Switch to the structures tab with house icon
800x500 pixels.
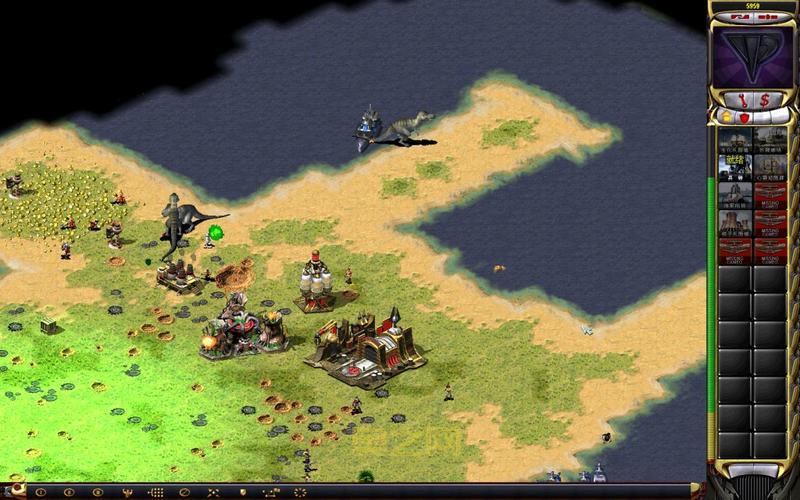[726, 118]
